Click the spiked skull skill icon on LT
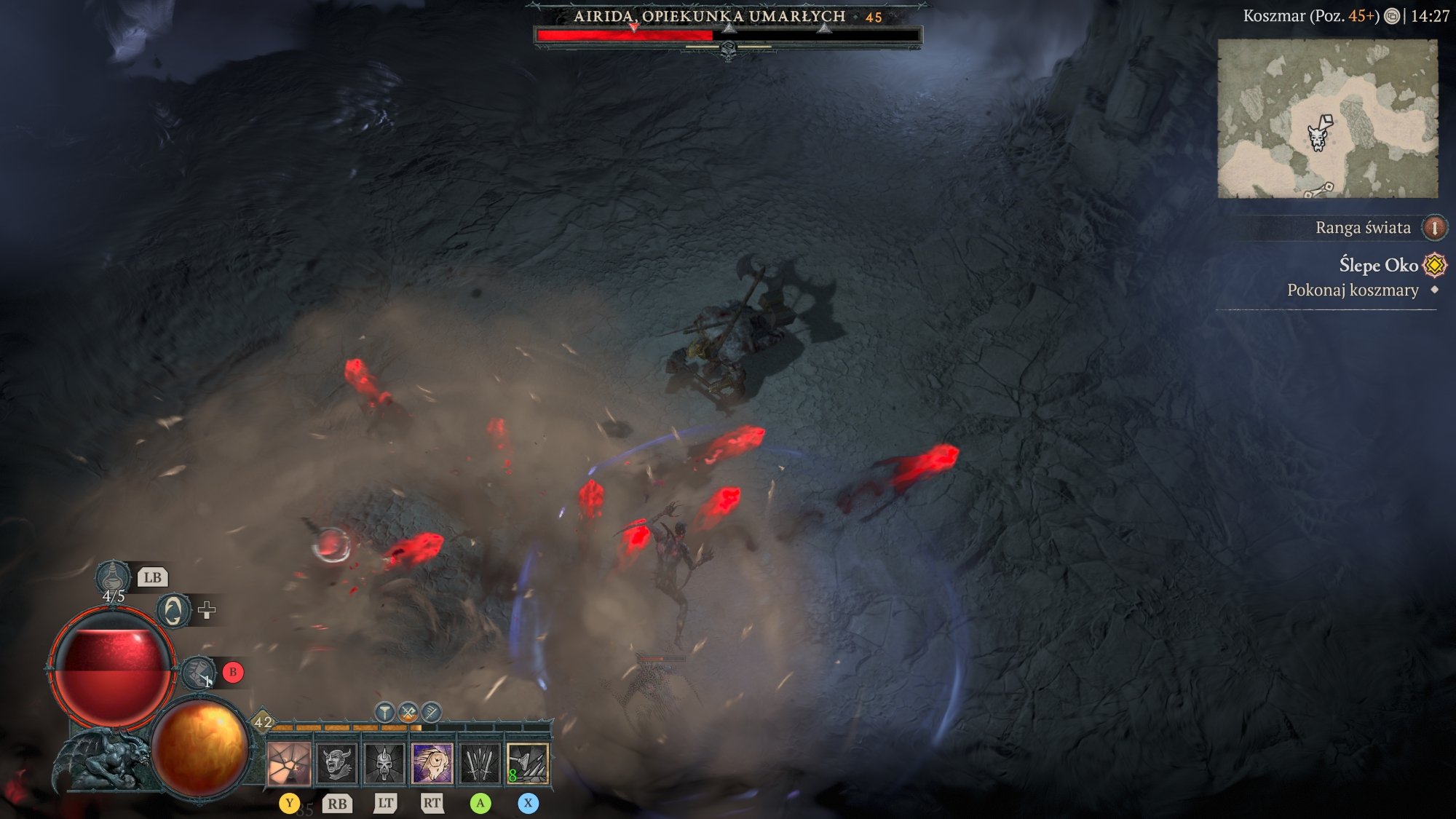Screen dimensions: 1456x819 point(384,765)
